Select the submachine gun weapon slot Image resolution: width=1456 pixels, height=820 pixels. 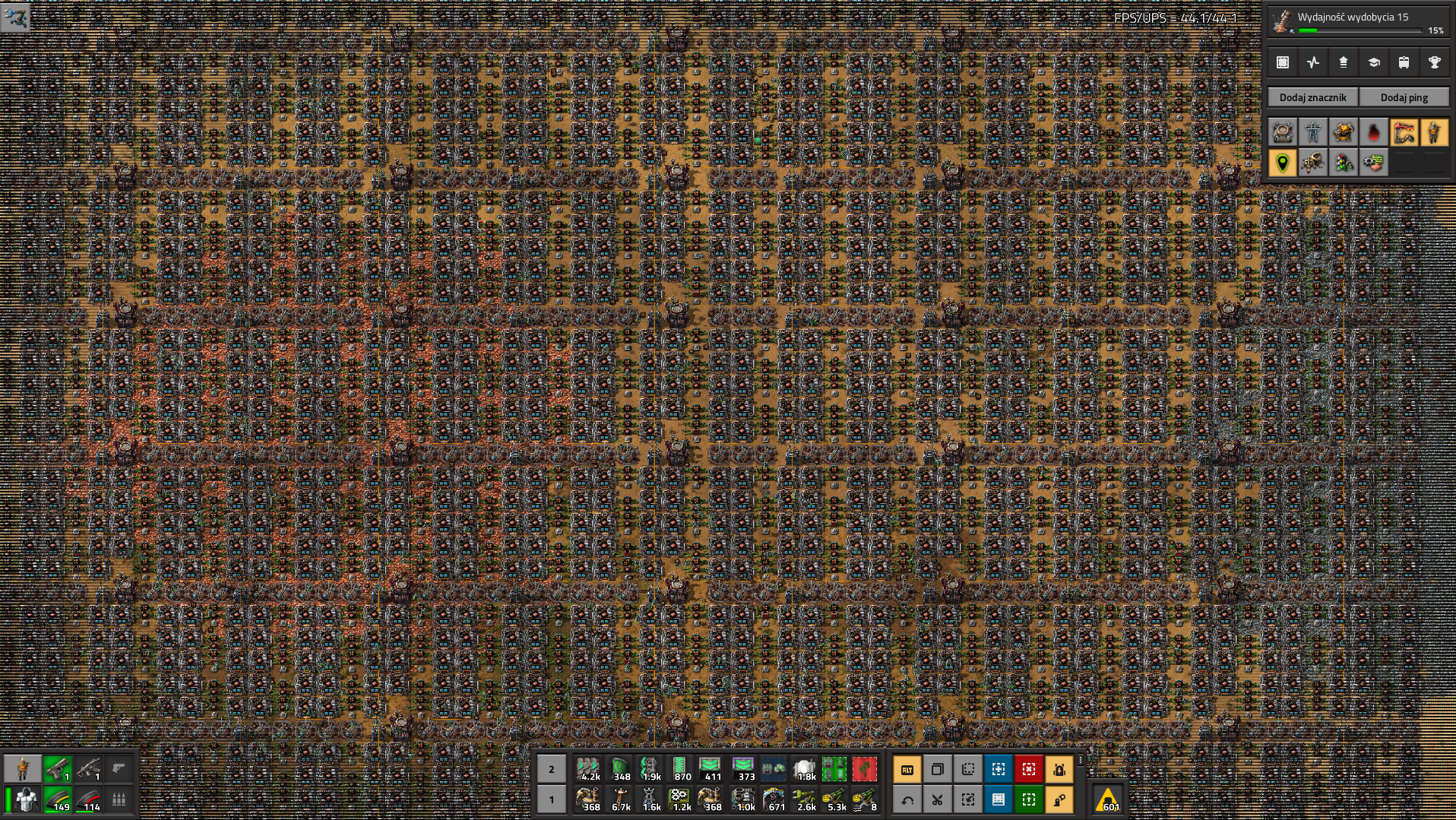[88, 768]
